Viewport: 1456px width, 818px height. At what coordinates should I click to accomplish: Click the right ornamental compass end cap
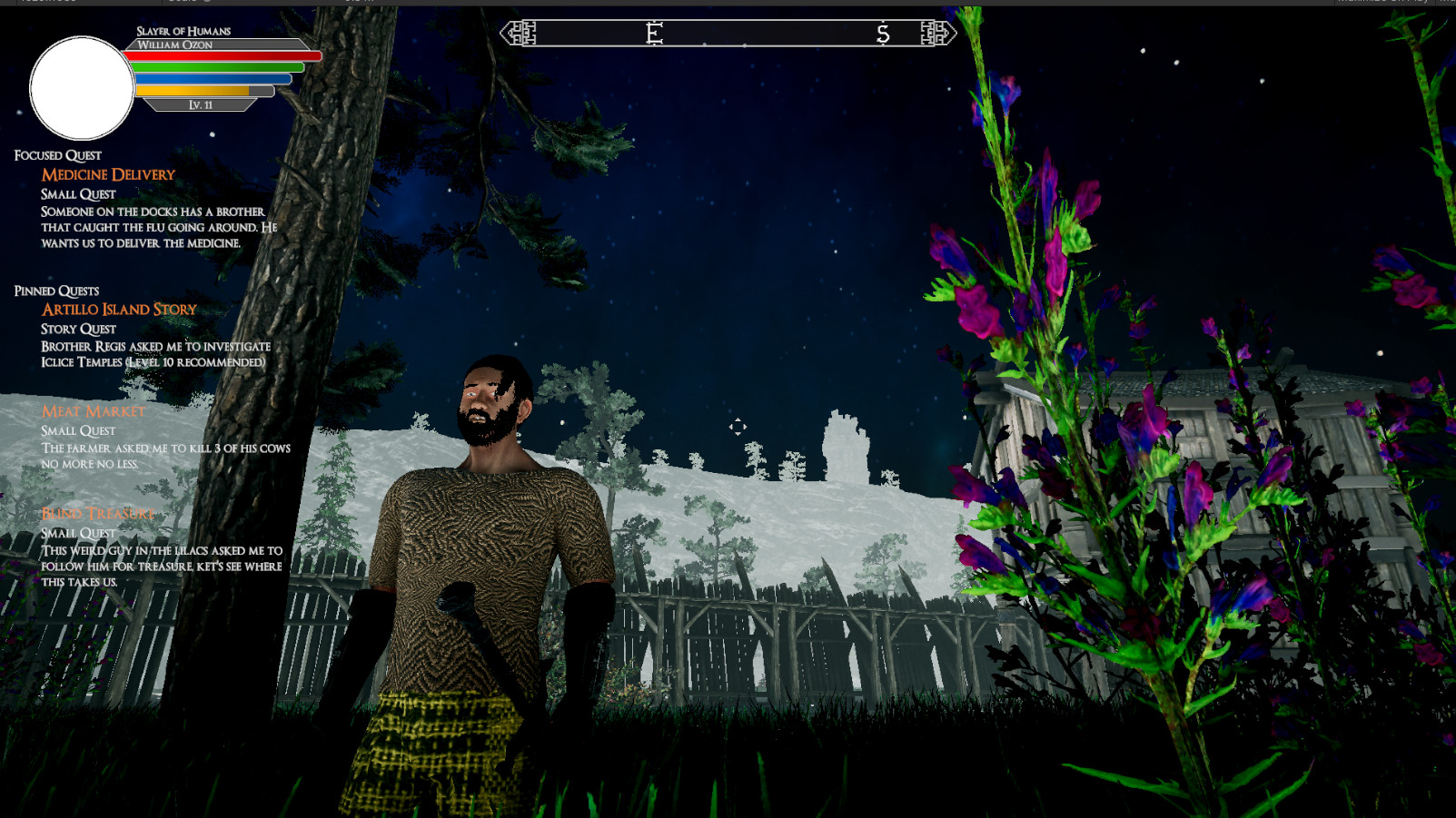pos(936,33)
